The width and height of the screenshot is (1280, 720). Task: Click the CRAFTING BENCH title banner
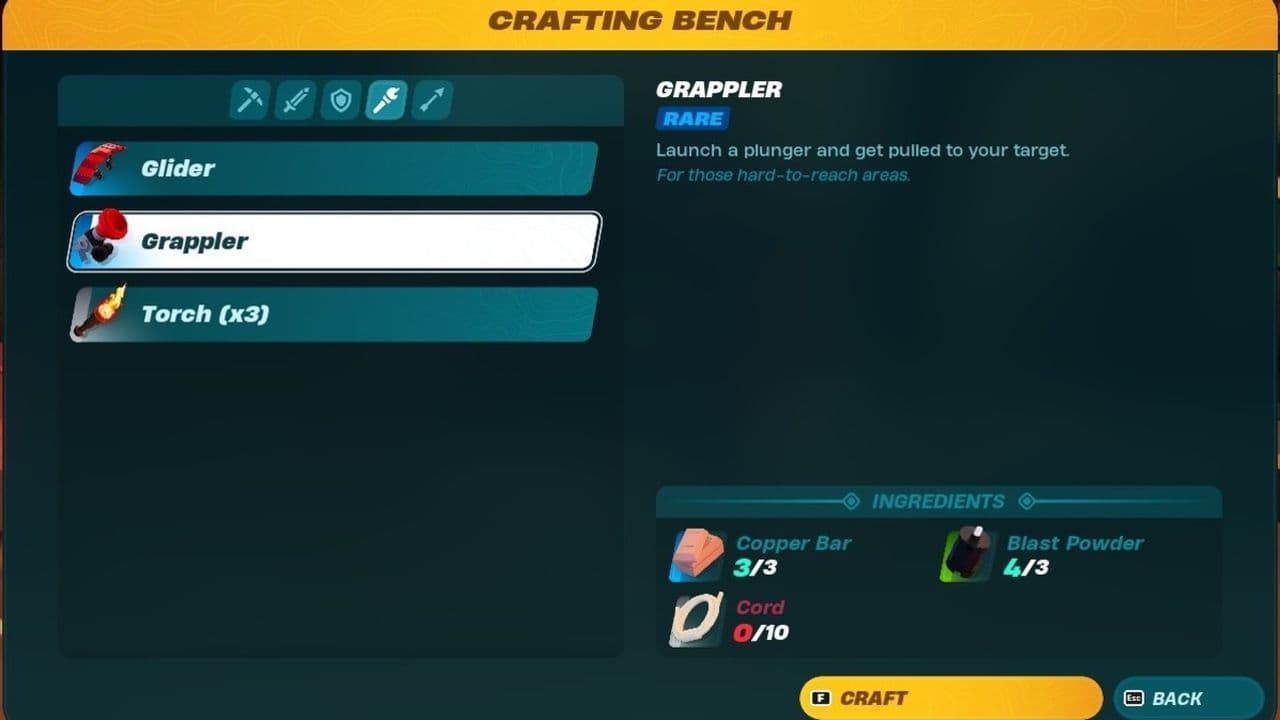640,20
